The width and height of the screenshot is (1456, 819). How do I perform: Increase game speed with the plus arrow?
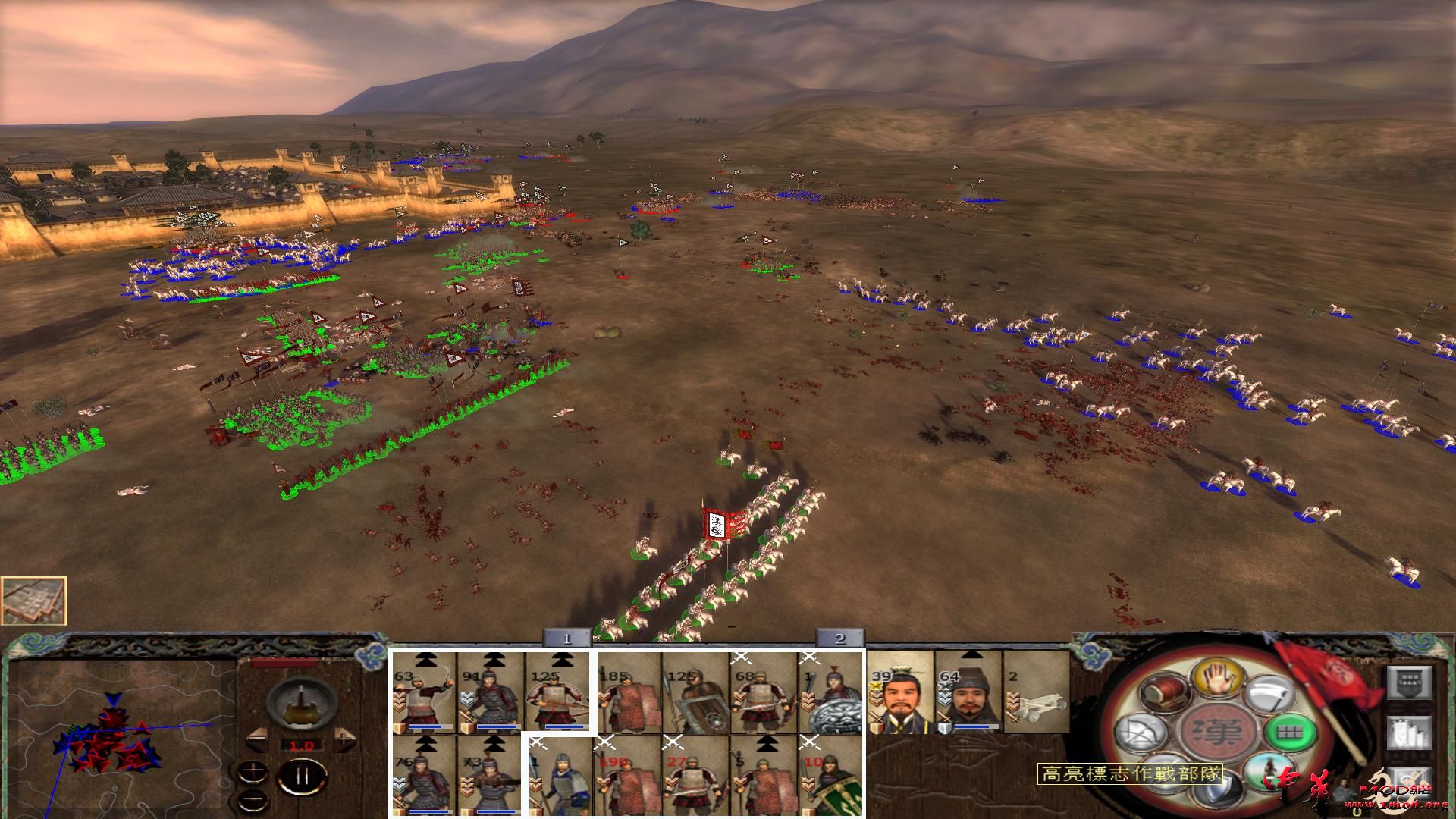click(x=344, y=740)
